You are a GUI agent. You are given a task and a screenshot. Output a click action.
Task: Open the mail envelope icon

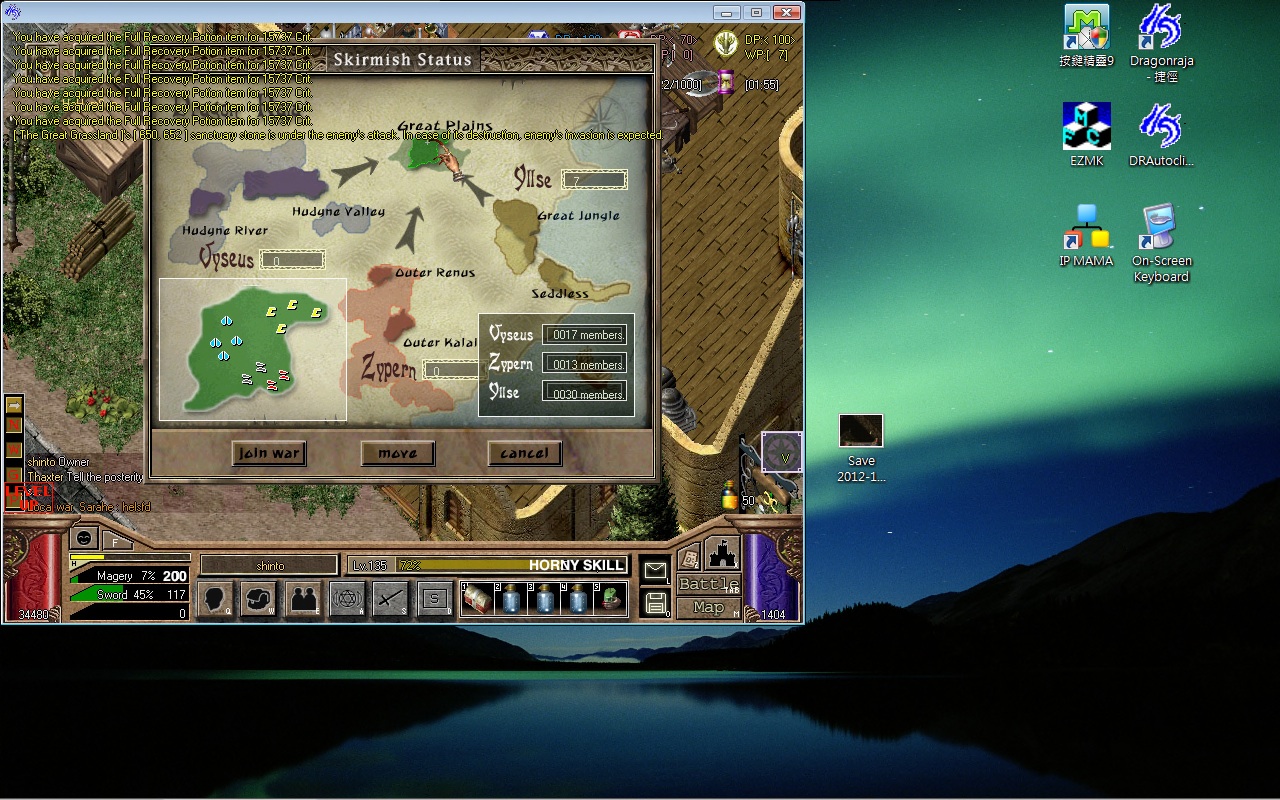[655, 570]
